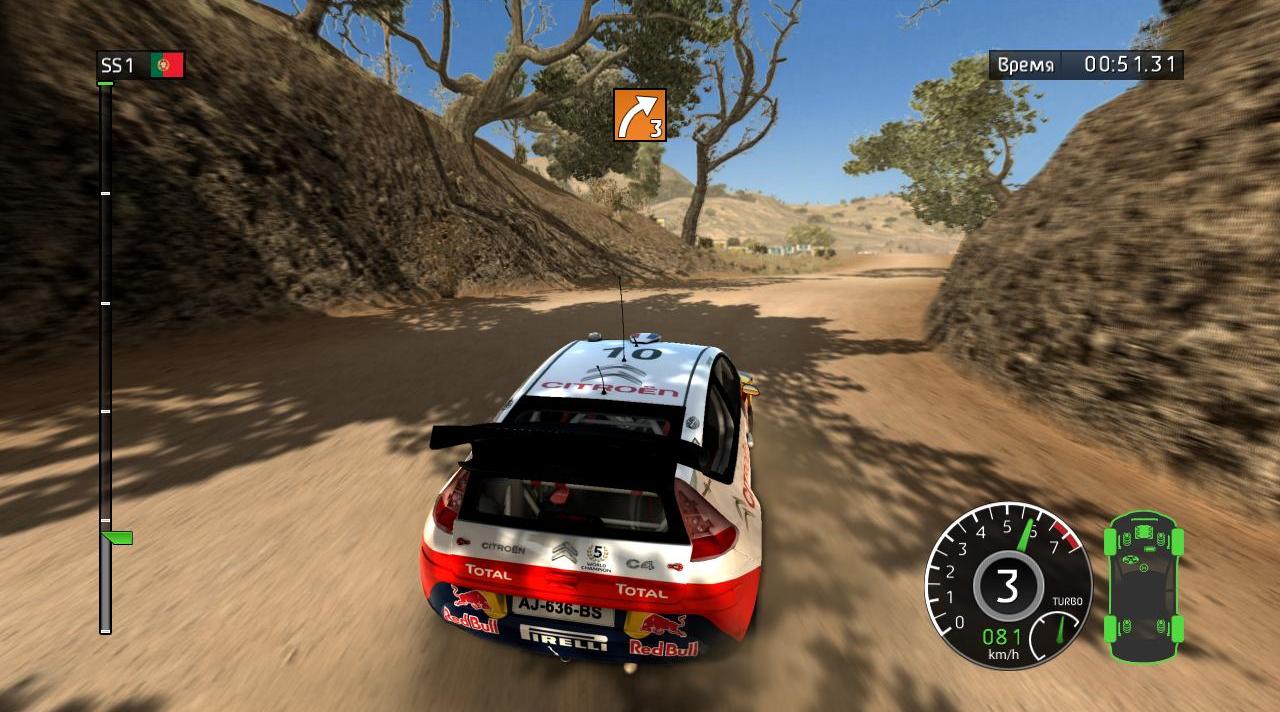
Task: Click the green marker on stage progress bar
Action: pos(118,538)
